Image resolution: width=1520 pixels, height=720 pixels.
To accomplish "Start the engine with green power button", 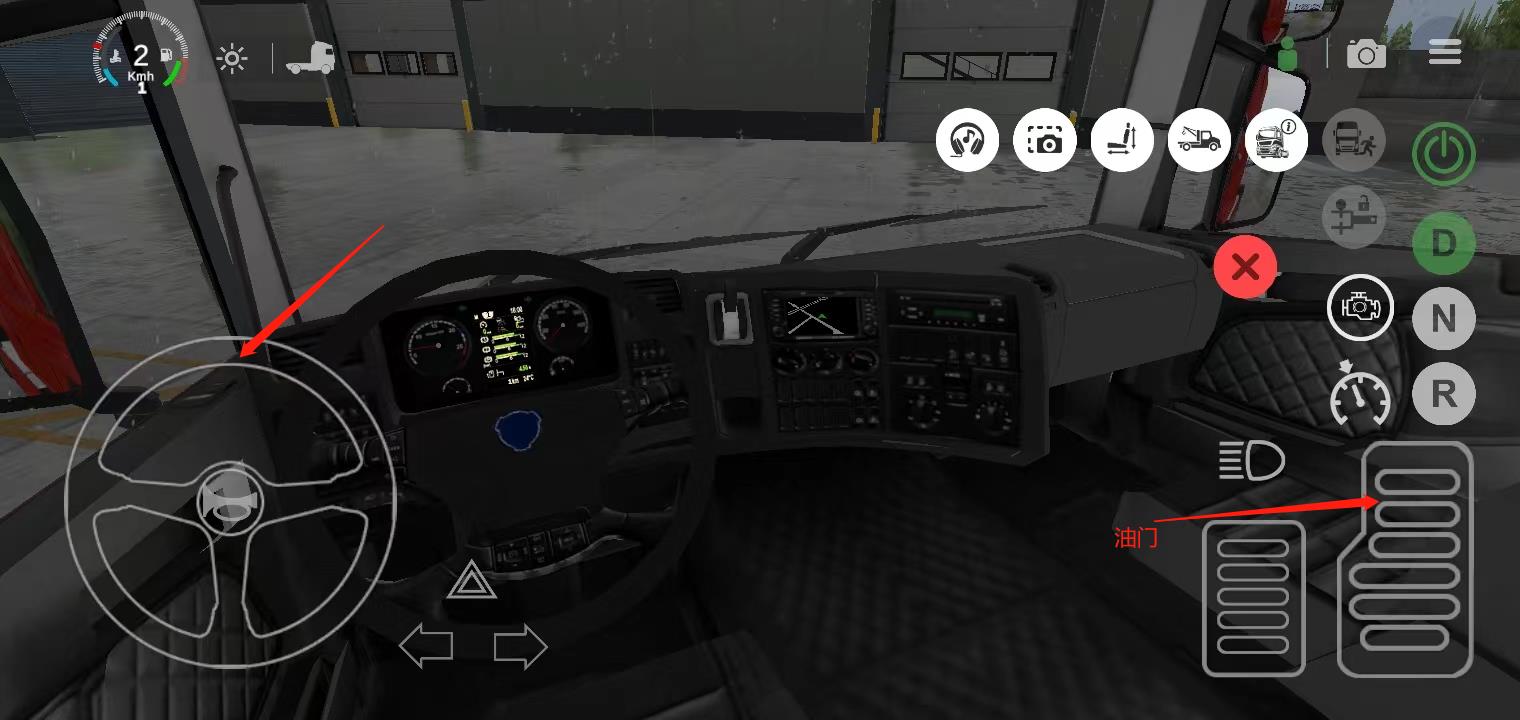I will (1443, 155).
